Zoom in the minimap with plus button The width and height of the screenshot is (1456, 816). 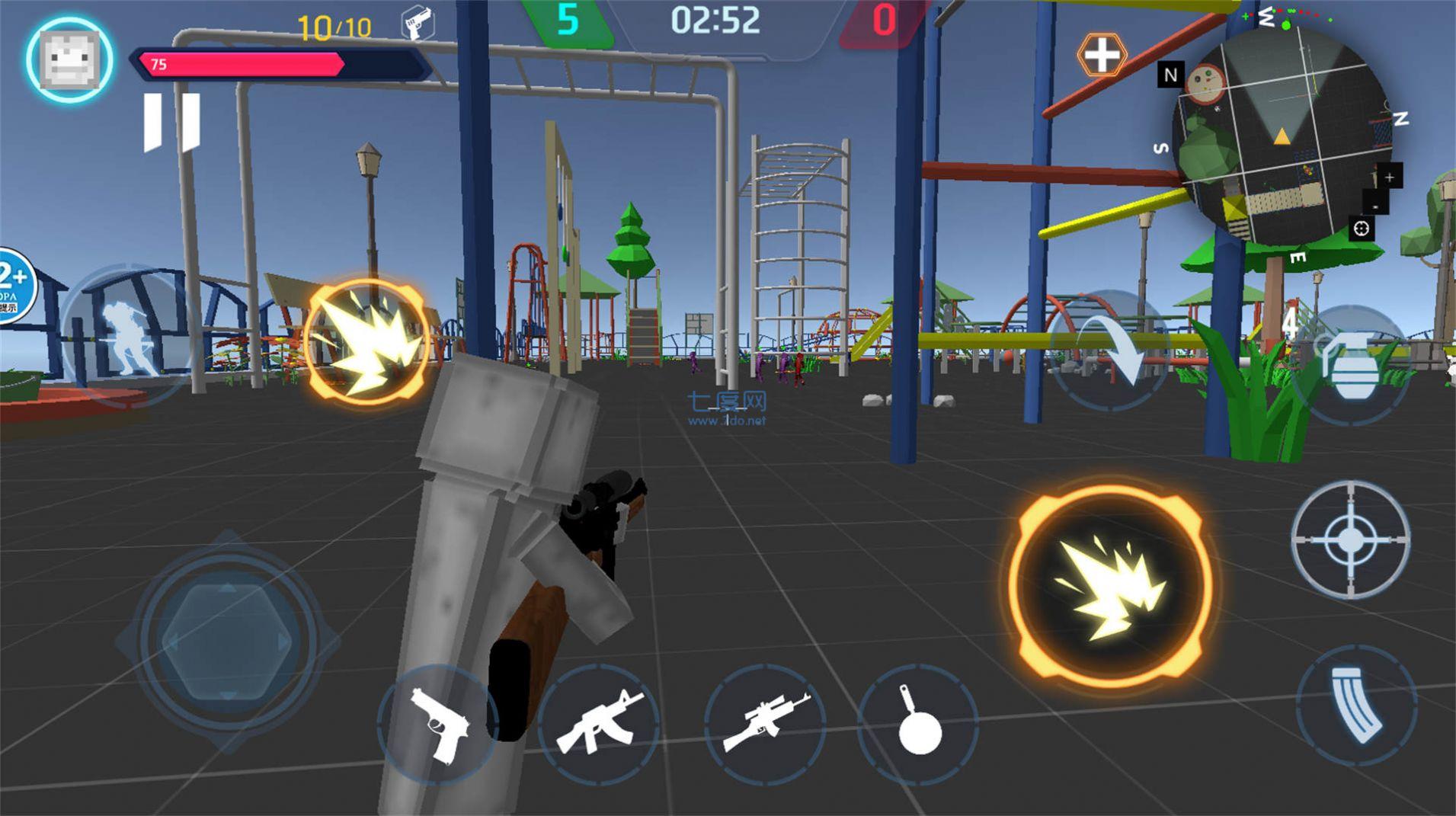1389,178
